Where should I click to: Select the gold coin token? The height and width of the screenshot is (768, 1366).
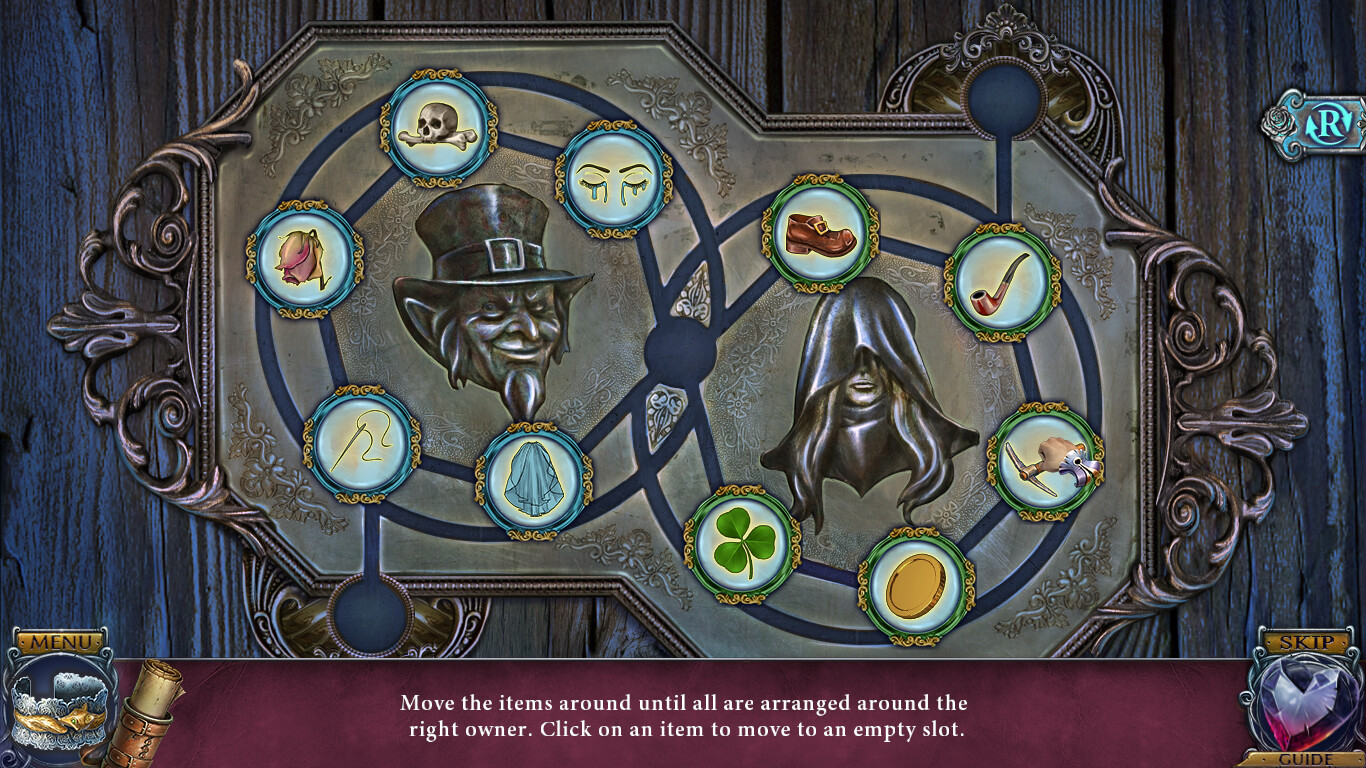[916, 587]
